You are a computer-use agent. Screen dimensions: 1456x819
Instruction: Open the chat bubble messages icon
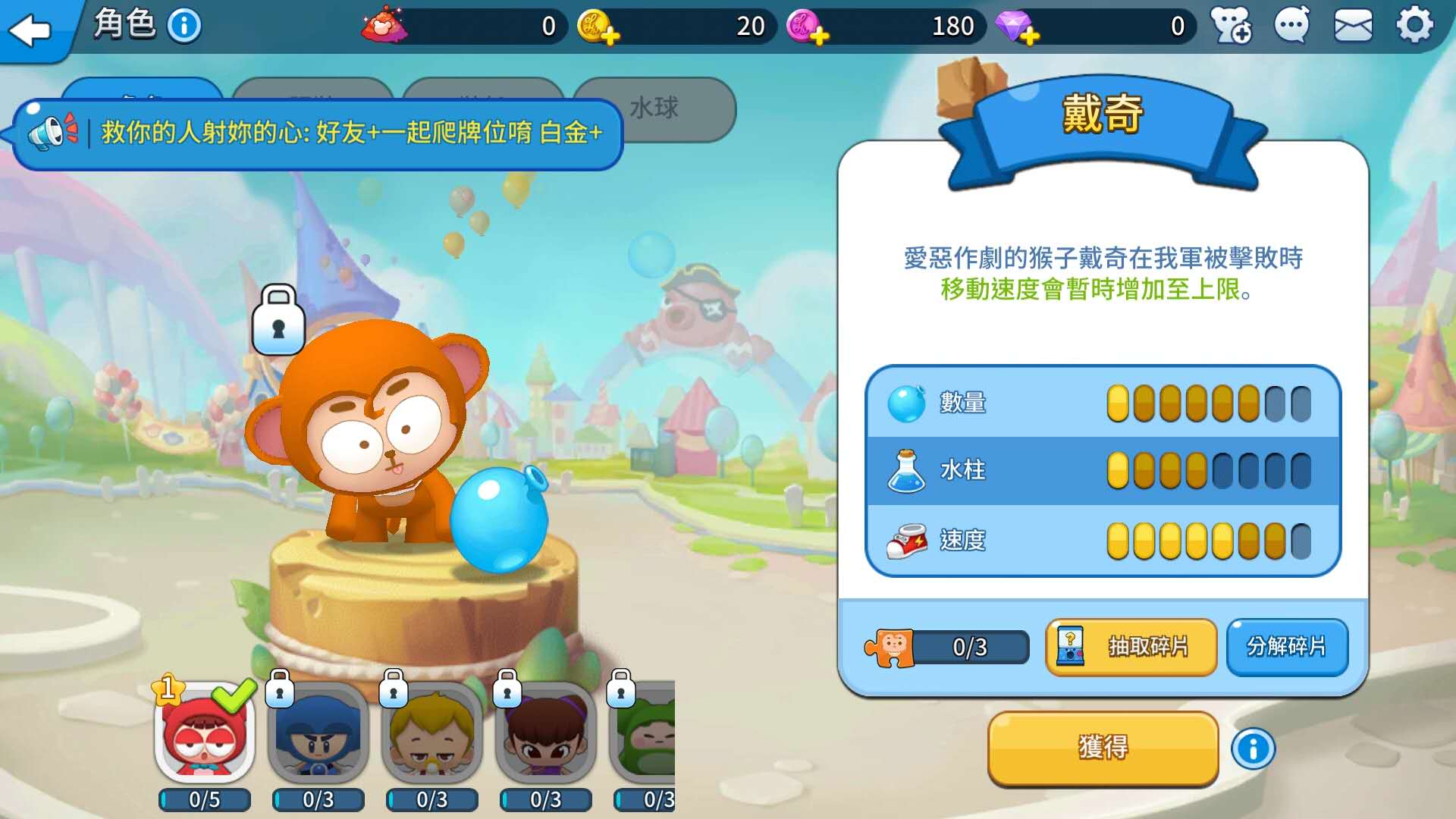[x=1289, y=25]
